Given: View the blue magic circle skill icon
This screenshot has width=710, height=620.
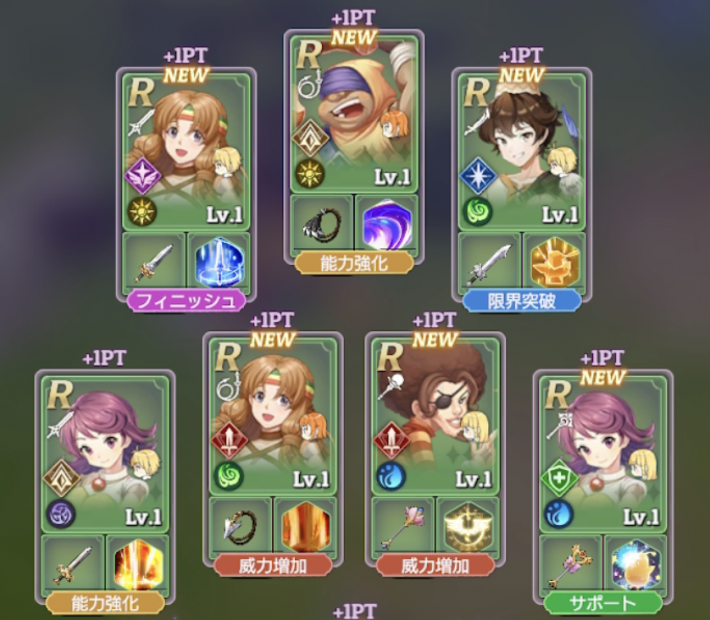Looking at the screenshot, I should click(x=216, y=262).
